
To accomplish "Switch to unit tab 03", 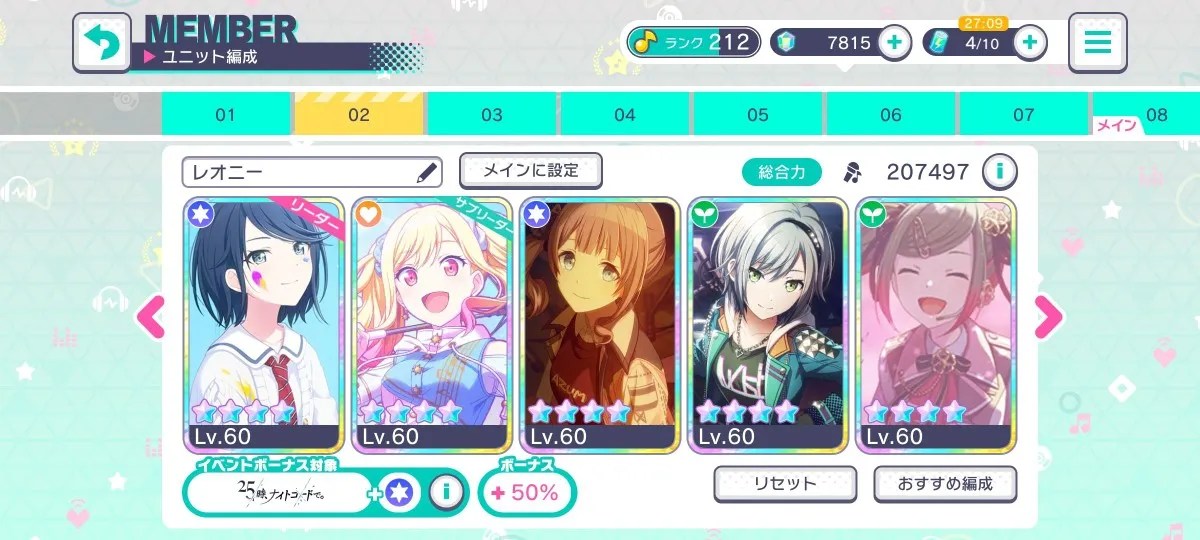I will pos(492,115).
